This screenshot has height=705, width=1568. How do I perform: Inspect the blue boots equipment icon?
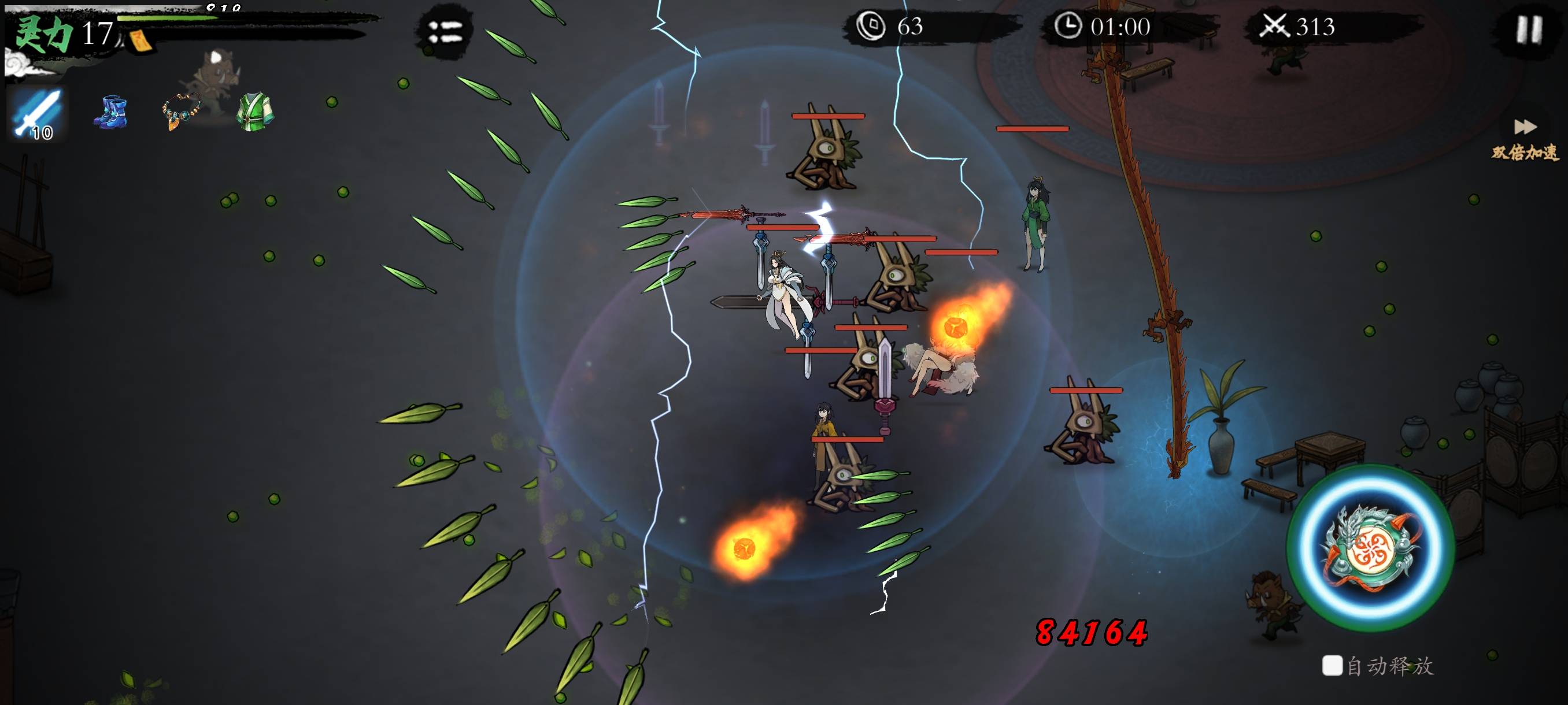click(x=110, y=112)
